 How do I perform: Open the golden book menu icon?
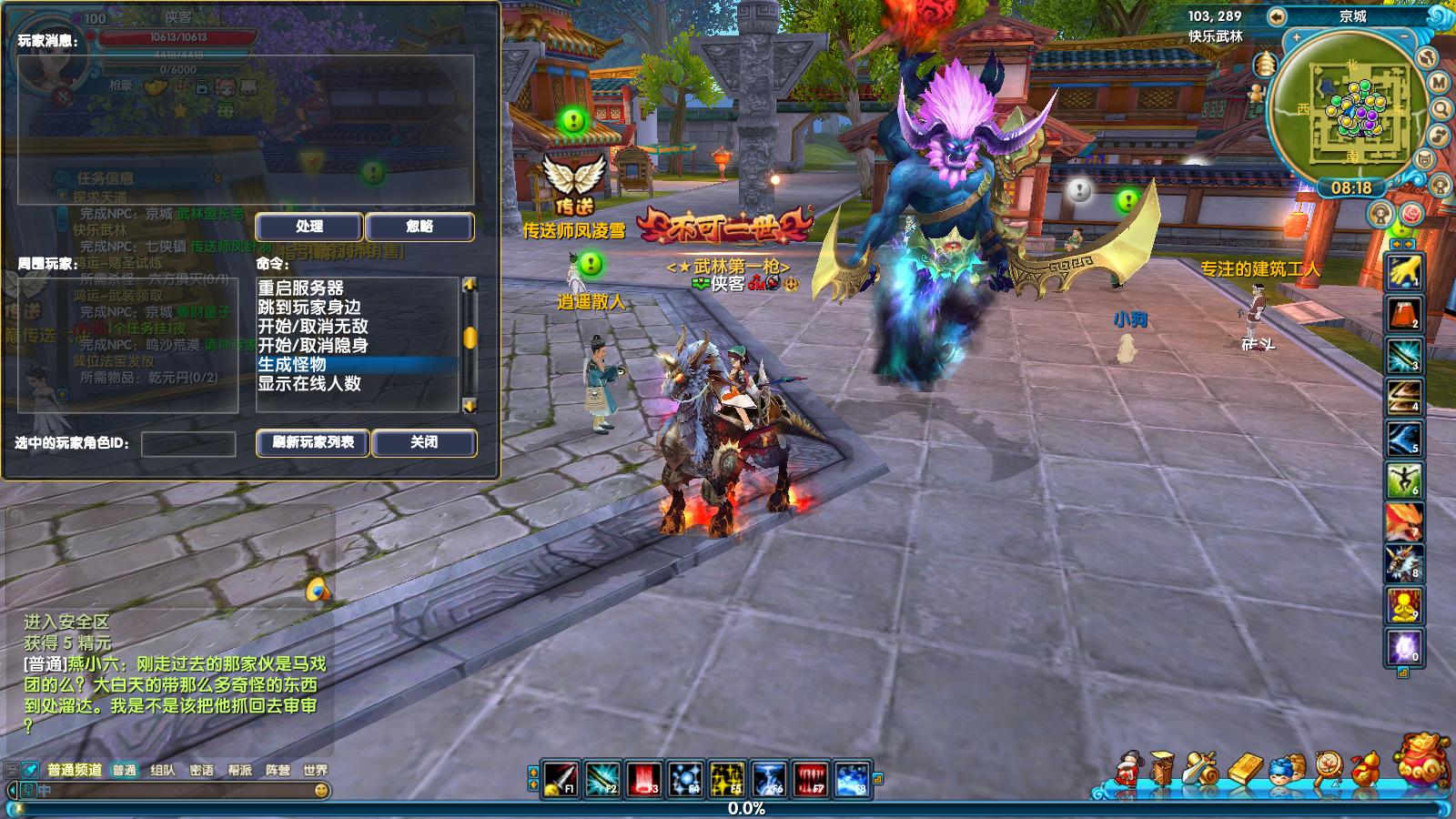(x=1246, y=769)
